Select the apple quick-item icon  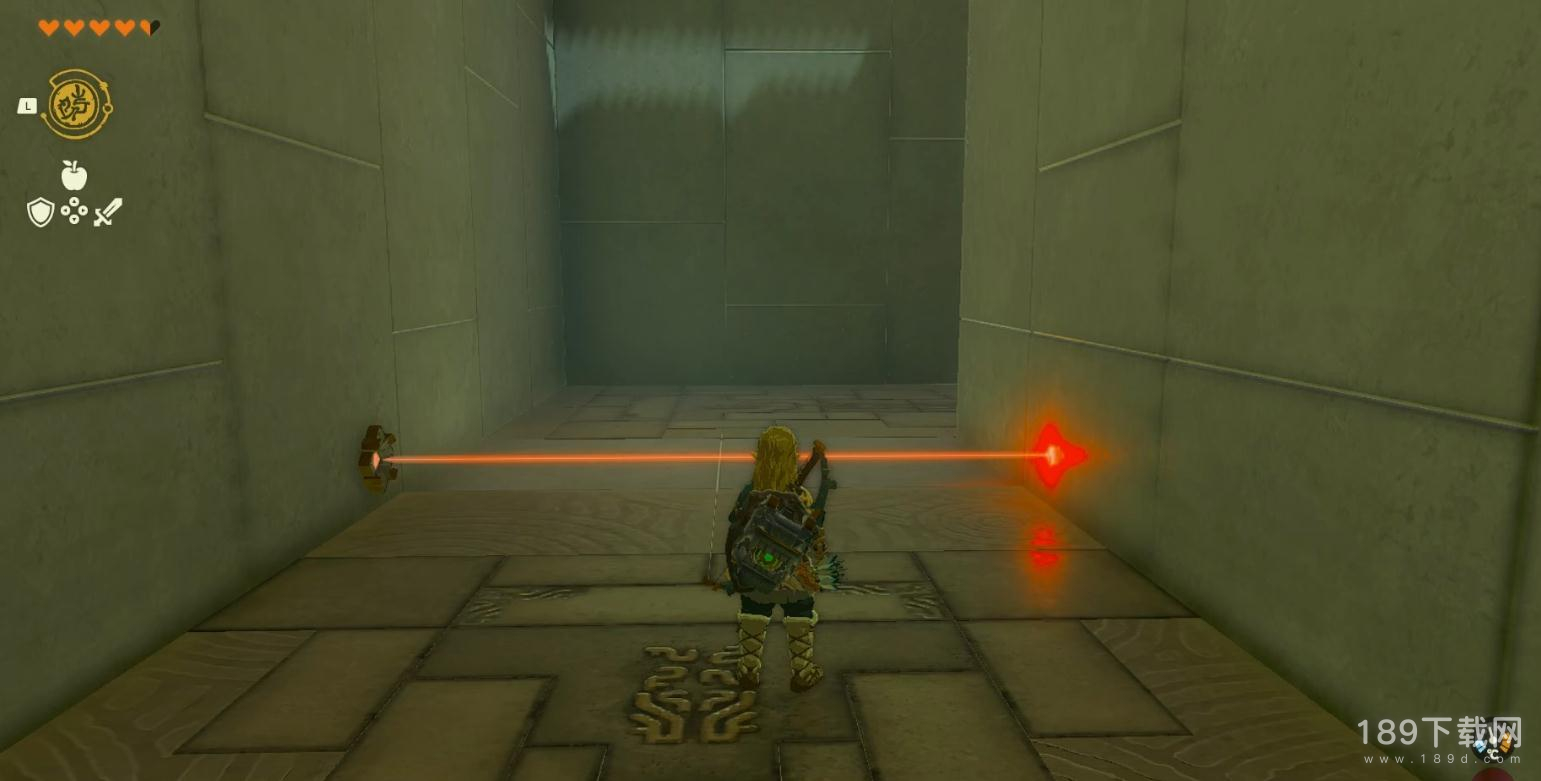coord(74,176)
